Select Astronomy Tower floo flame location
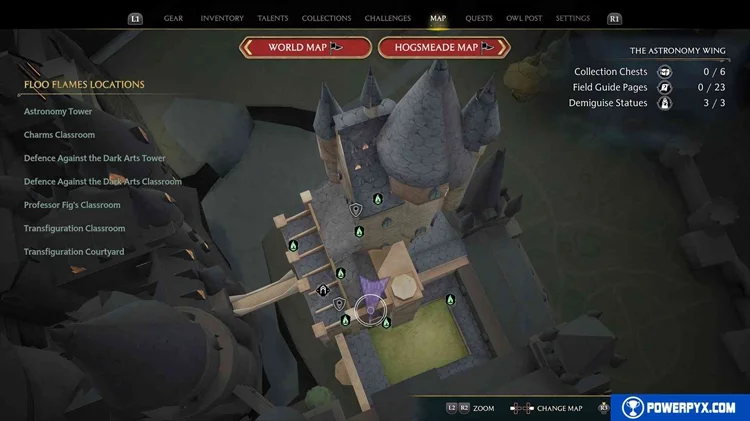The width and height of the screenshot is (750, 421). point(58,112)
